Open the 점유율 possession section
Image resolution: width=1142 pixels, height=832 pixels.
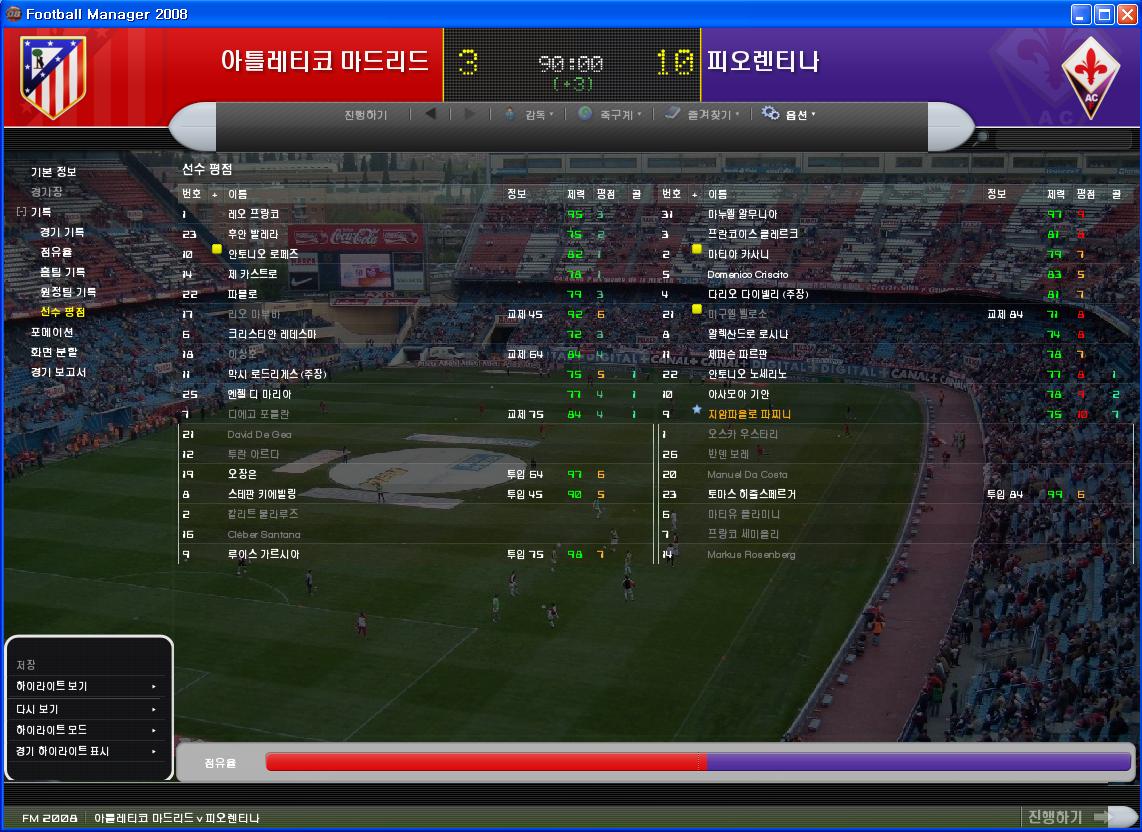coord(56,252)
